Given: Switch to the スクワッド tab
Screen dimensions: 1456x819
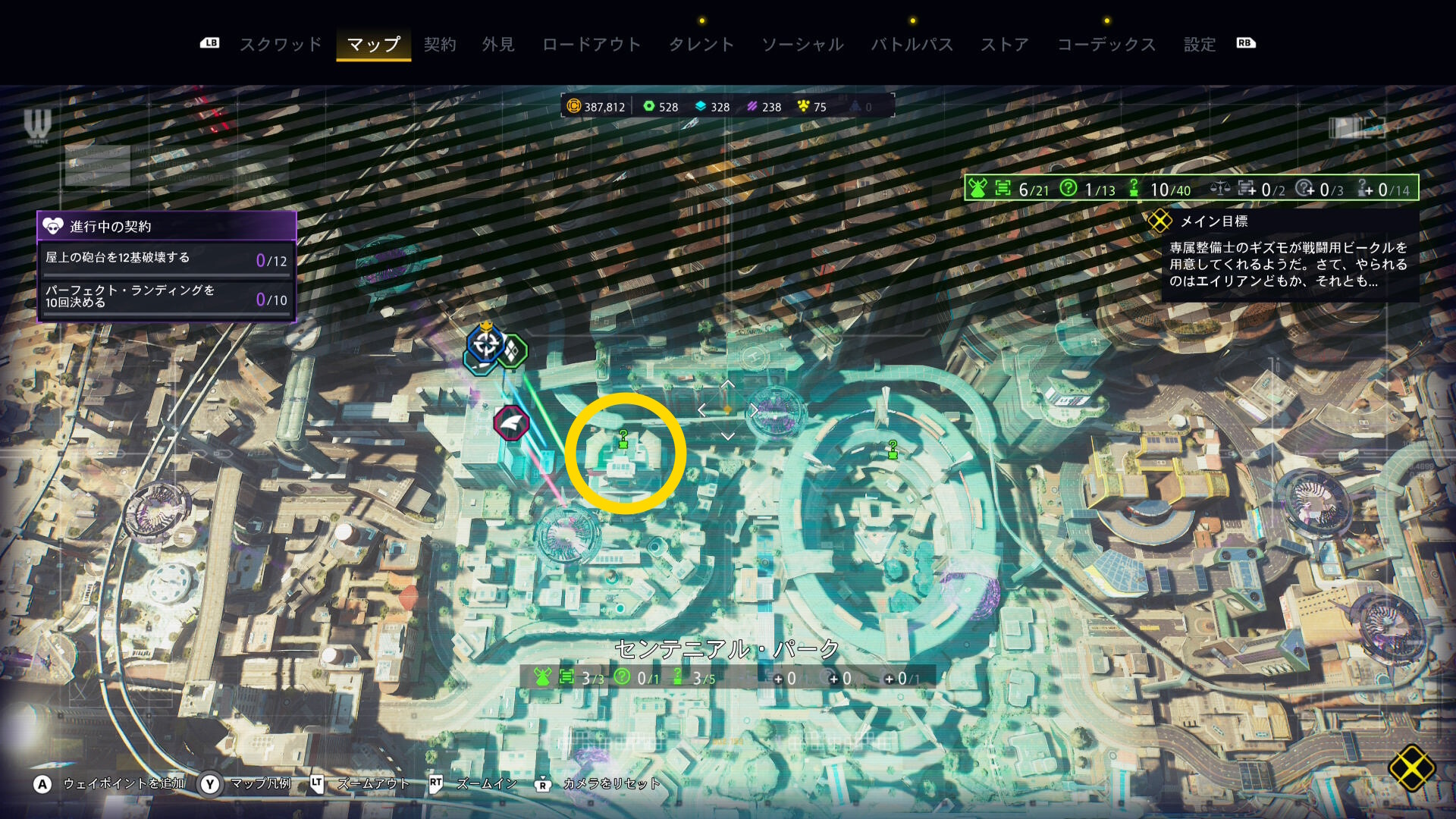Looking at the screenshot, I should point(281,45).
